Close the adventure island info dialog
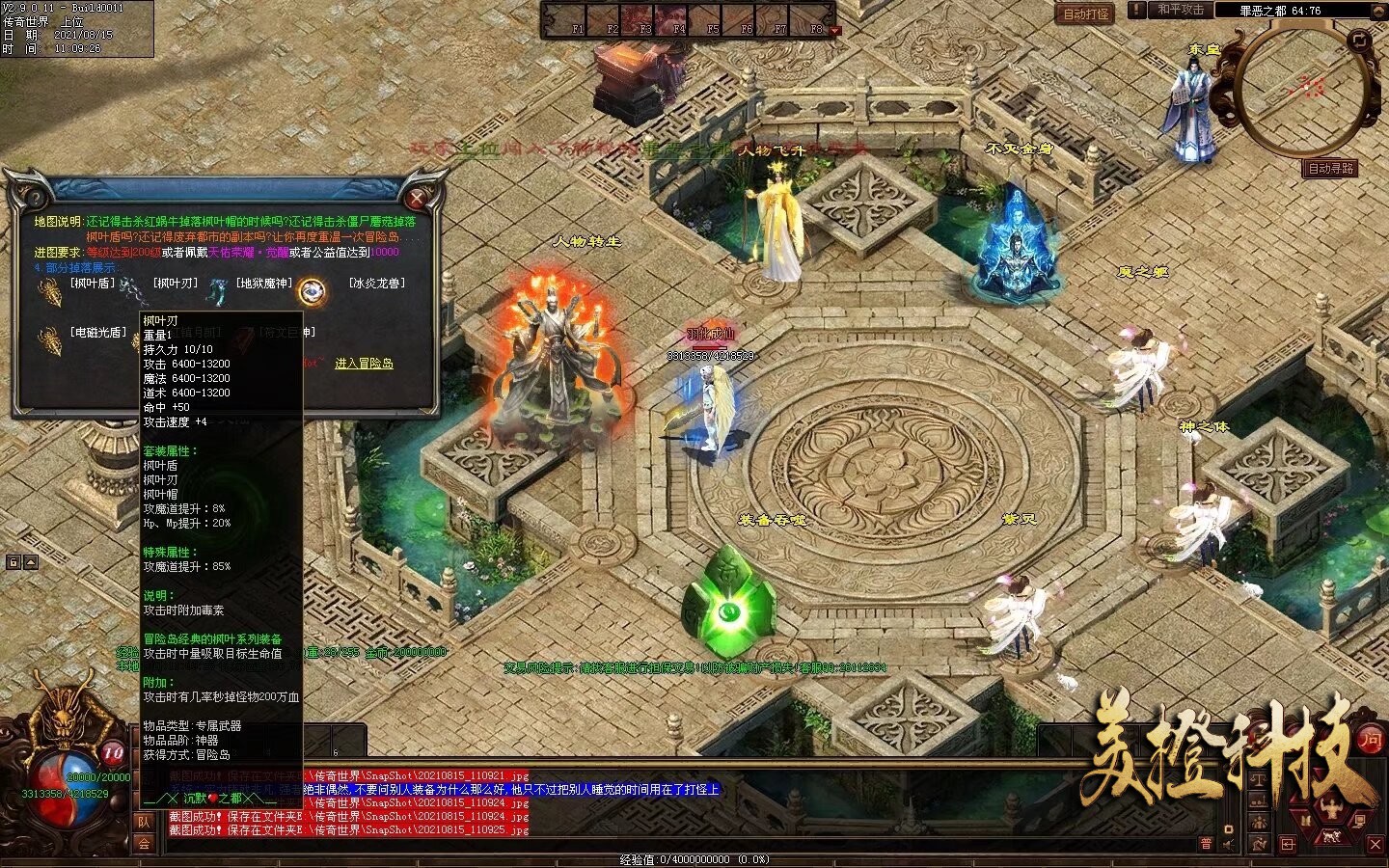 tap(417, 199)
